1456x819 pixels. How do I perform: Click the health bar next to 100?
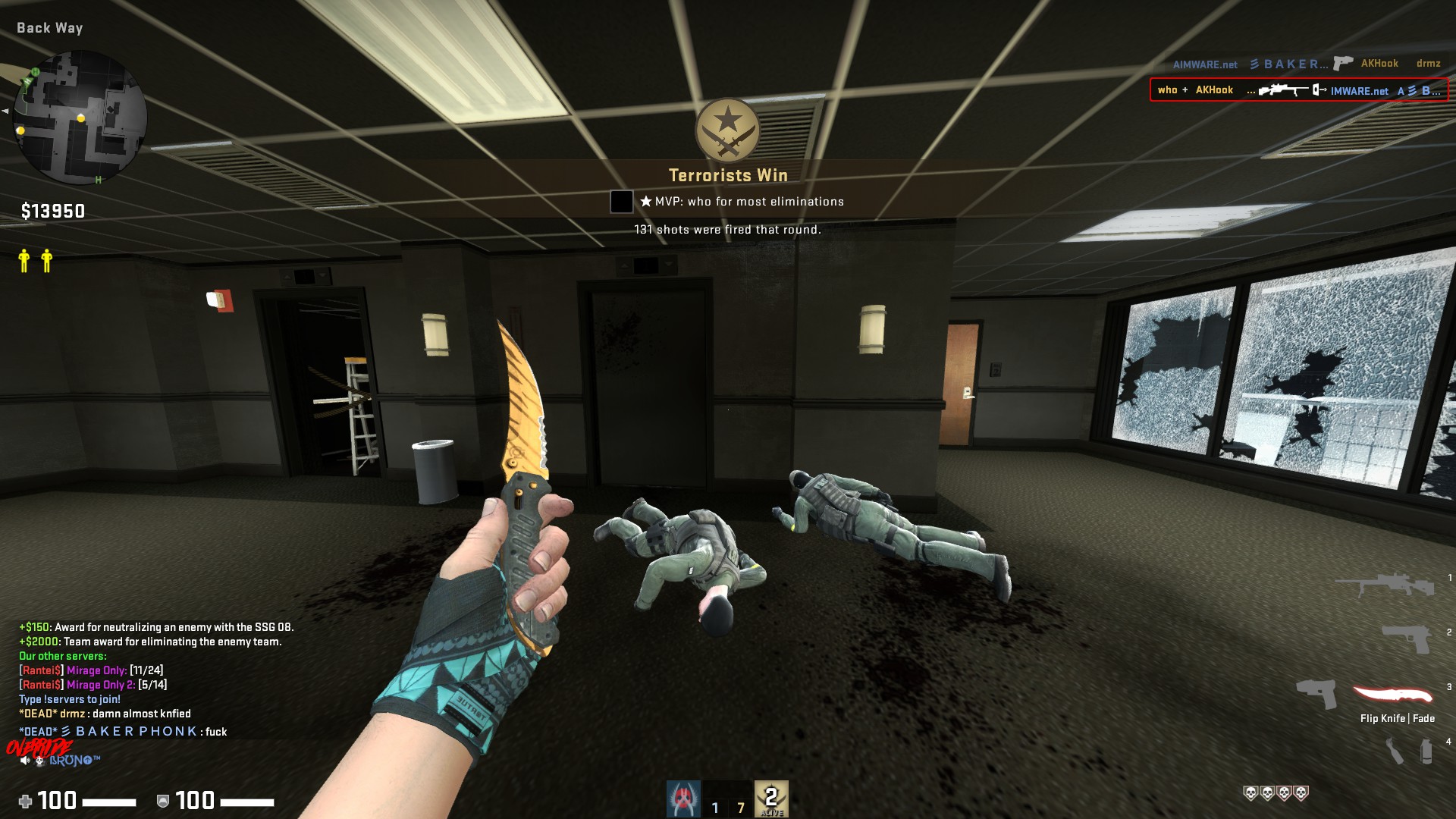(x=110, y=802)
